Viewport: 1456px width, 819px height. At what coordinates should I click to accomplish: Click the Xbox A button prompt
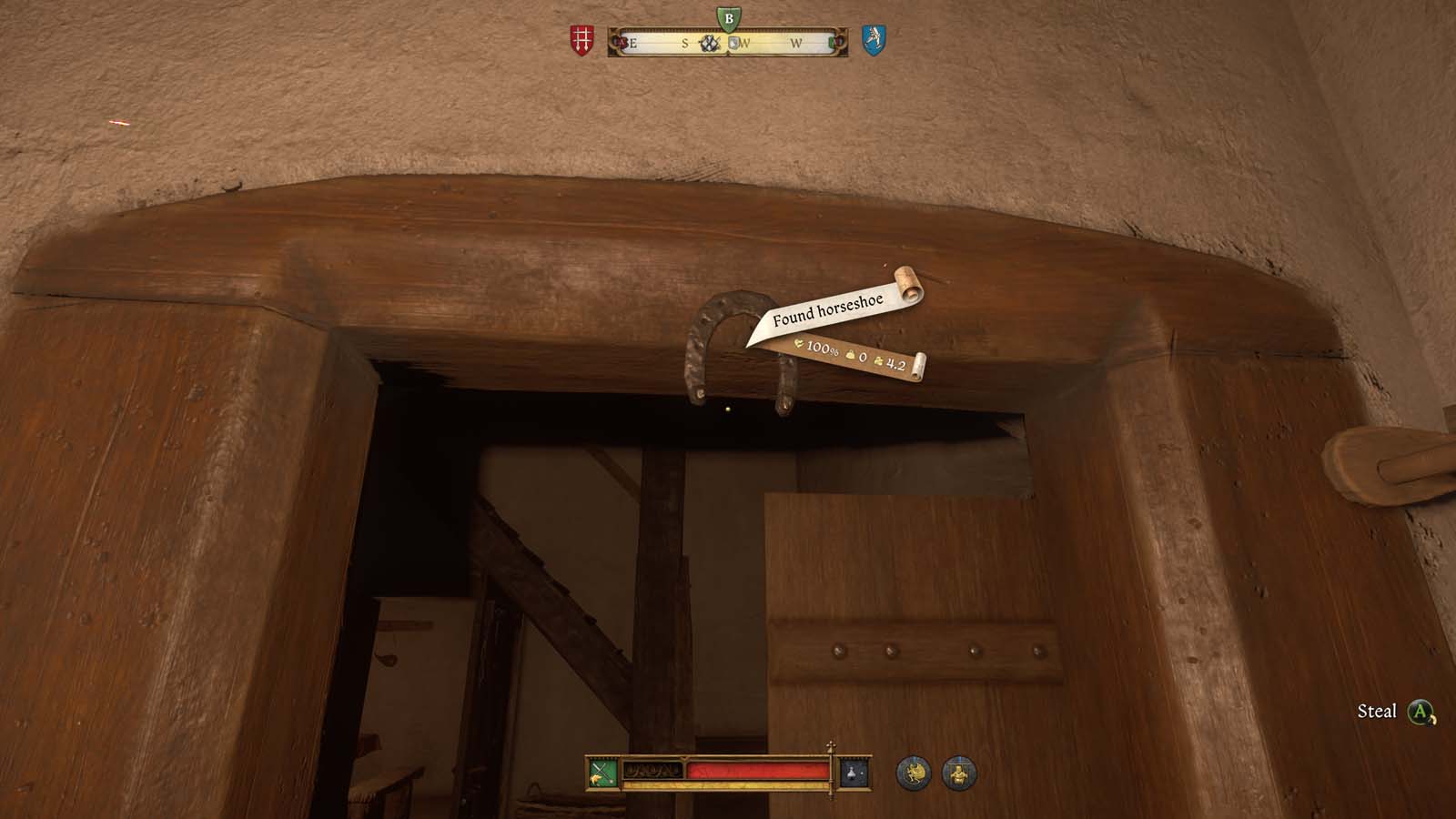coord(1418,711)
